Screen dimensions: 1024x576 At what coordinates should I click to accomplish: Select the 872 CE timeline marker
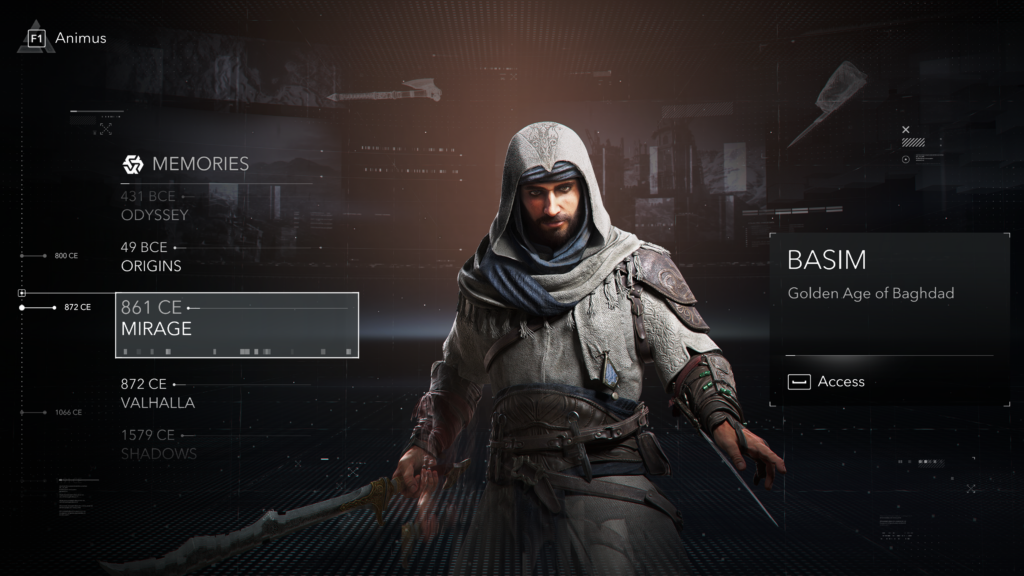pyautogui.click(x=77, y=307)
